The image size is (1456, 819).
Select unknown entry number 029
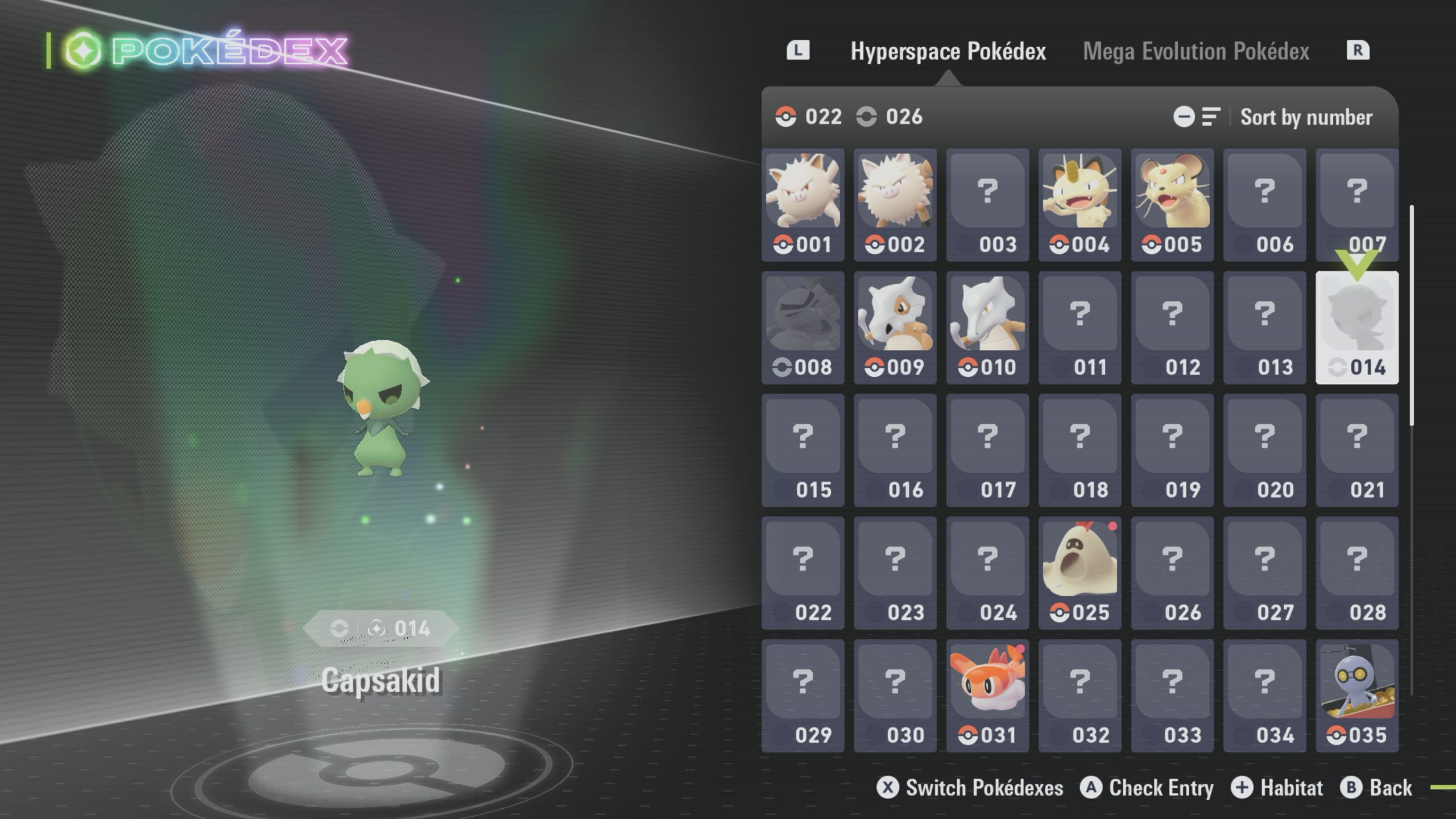(x=803, y=696)
